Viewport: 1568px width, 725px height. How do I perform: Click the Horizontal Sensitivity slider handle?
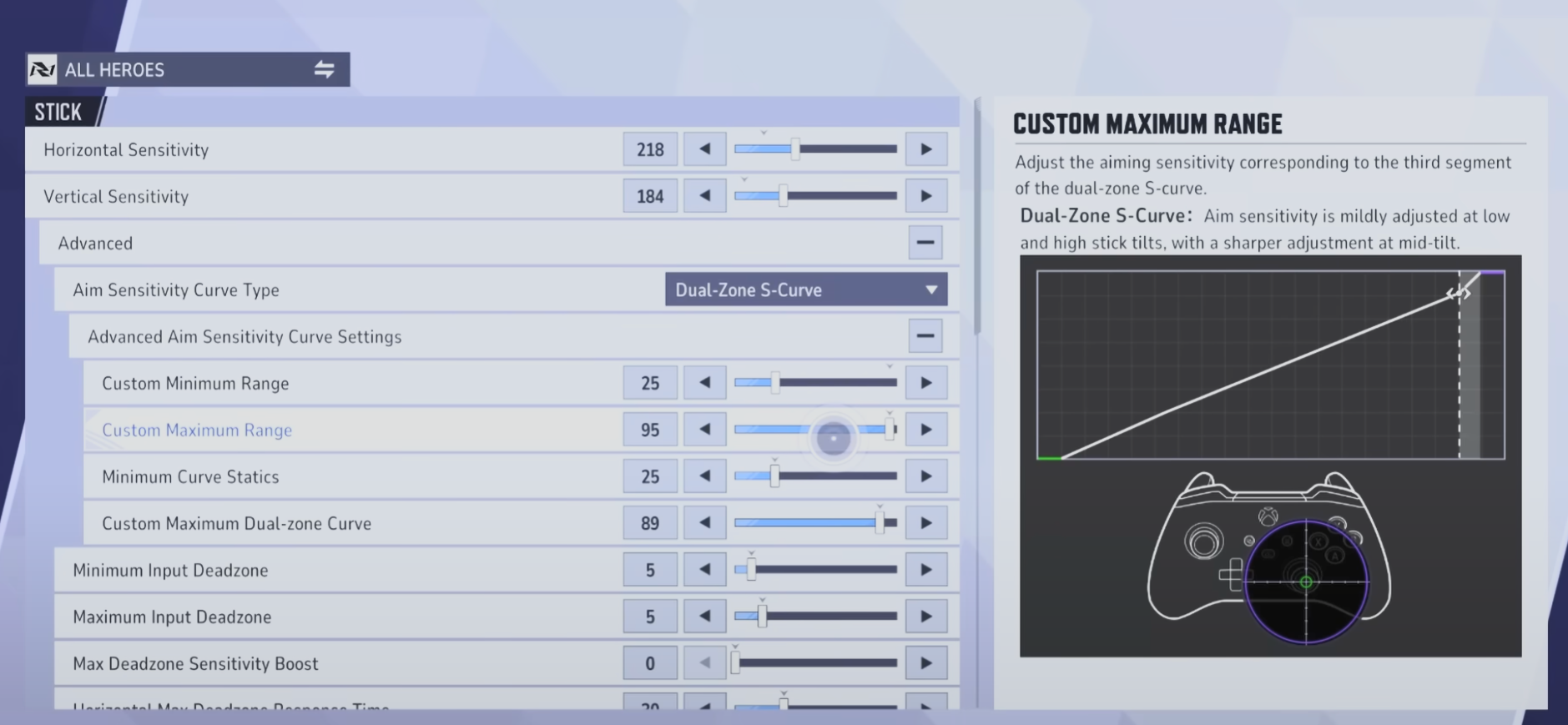tap(795, 149)
